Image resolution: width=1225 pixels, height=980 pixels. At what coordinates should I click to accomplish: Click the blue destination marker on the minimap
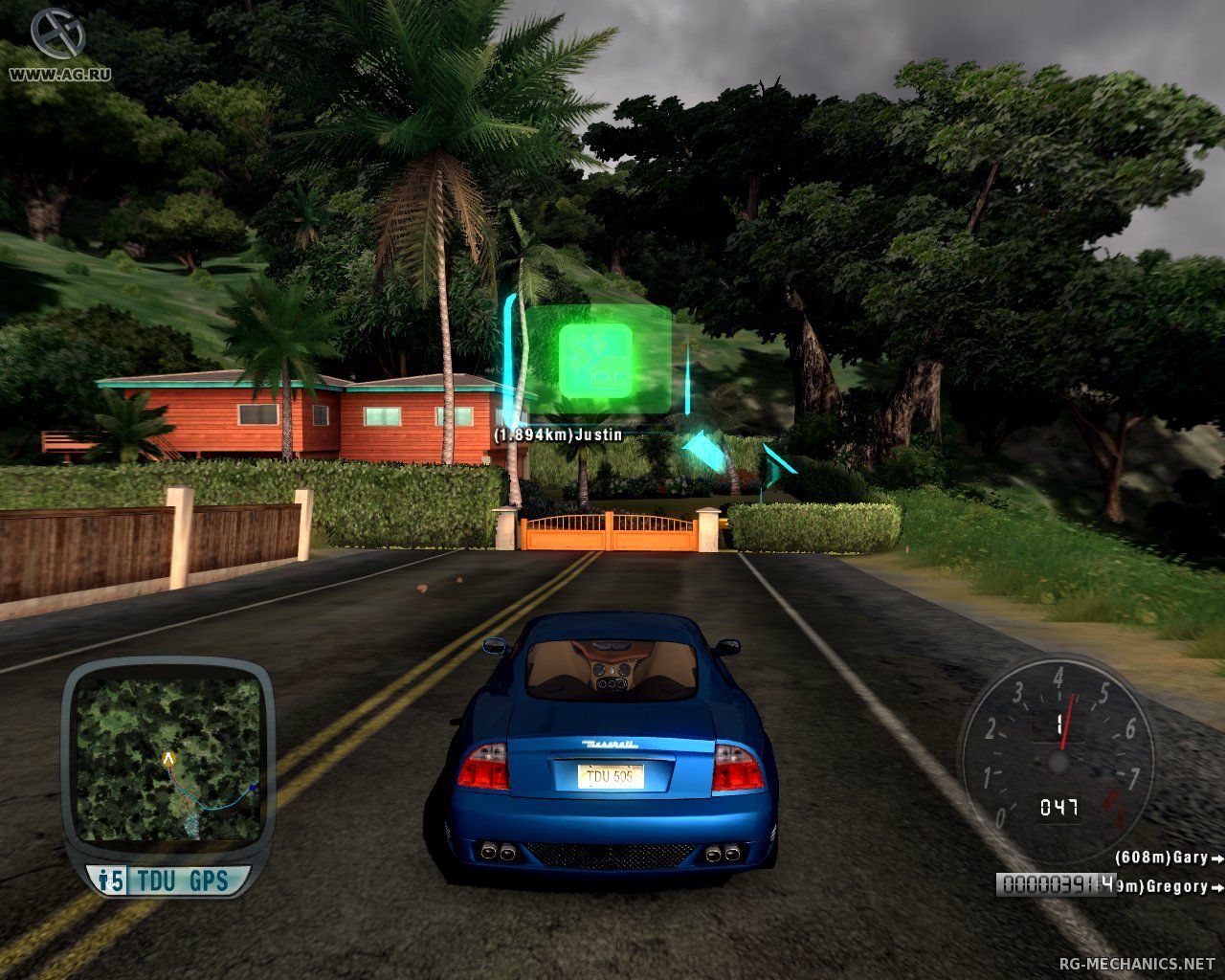252,787
